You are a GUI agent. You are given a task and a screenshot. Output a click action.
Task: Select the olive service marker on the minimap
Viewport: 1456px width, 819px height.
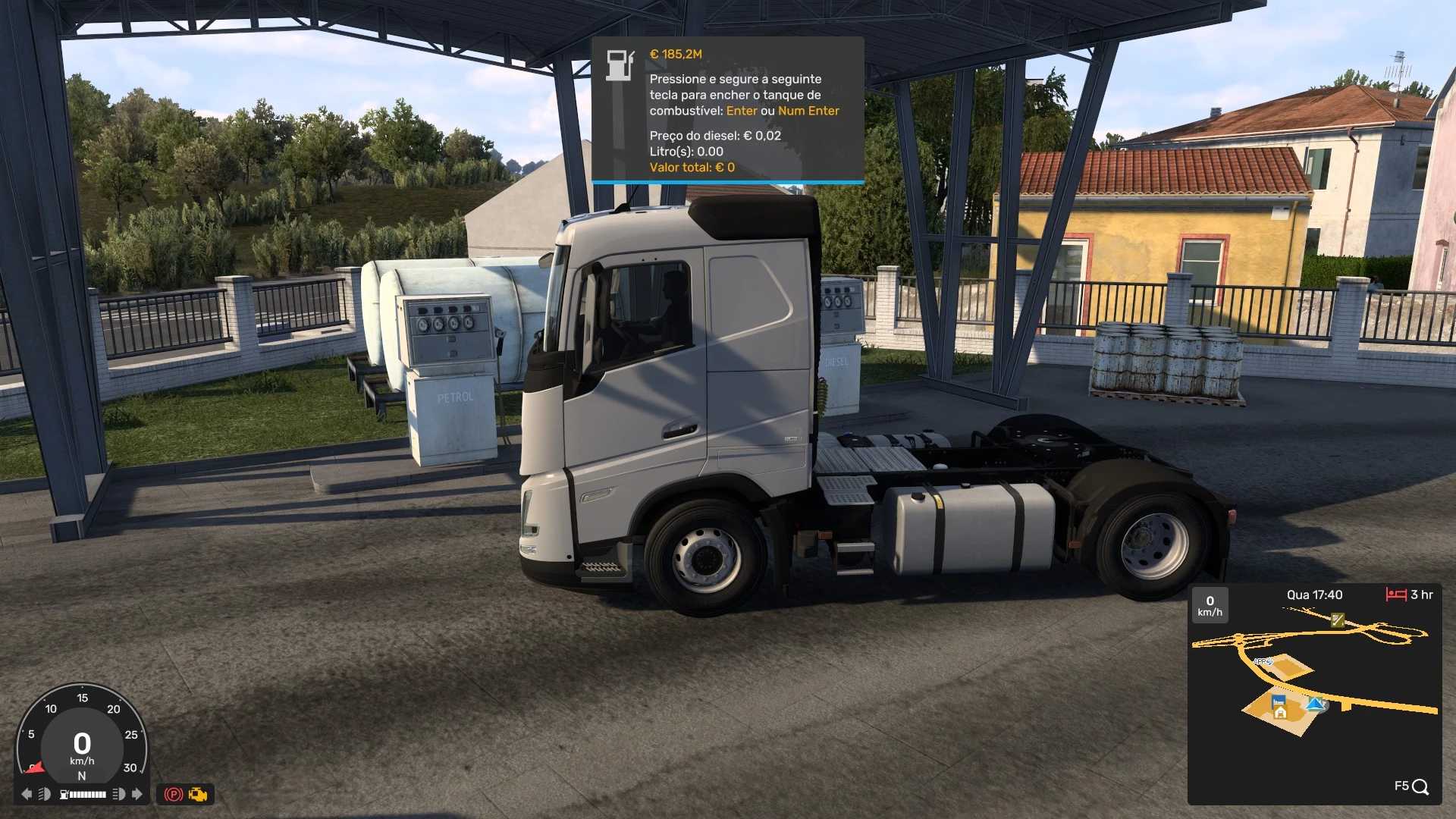[1338, 620]
